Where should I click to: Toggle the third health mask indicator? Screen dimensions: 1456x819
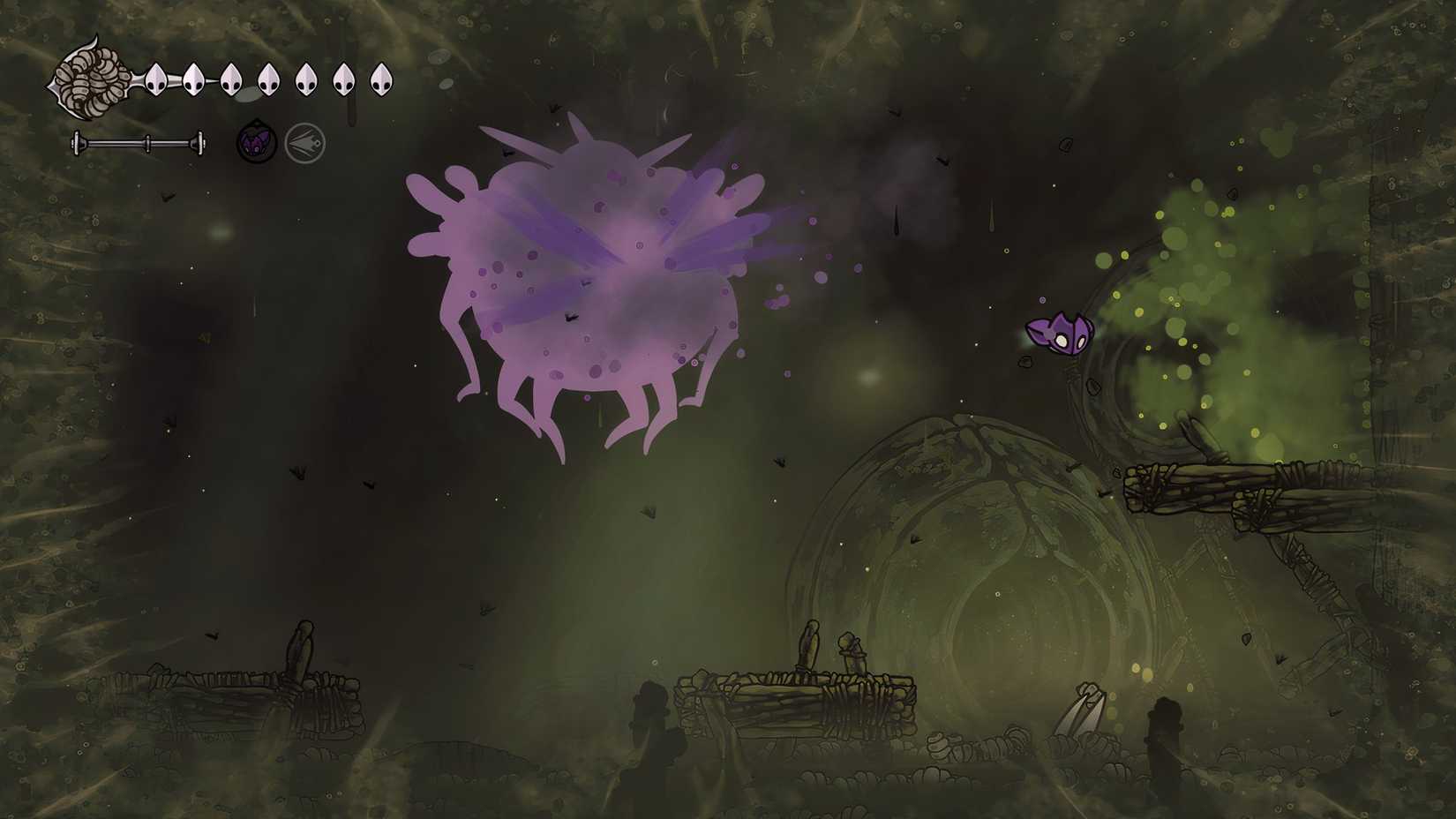231,80
